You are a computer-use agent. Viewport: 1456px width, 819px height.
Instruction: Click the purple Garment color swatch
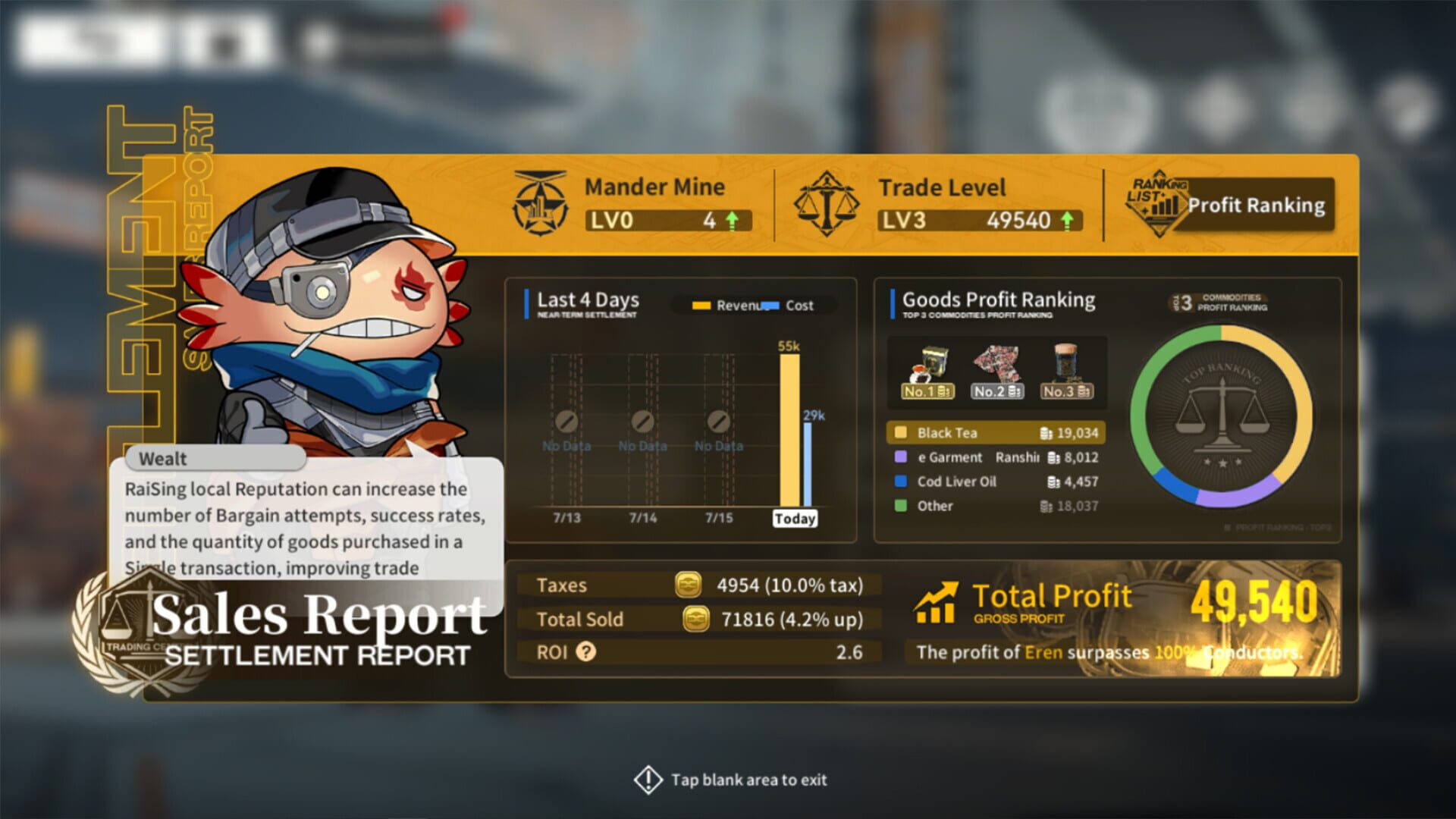(x=902, y=457)
